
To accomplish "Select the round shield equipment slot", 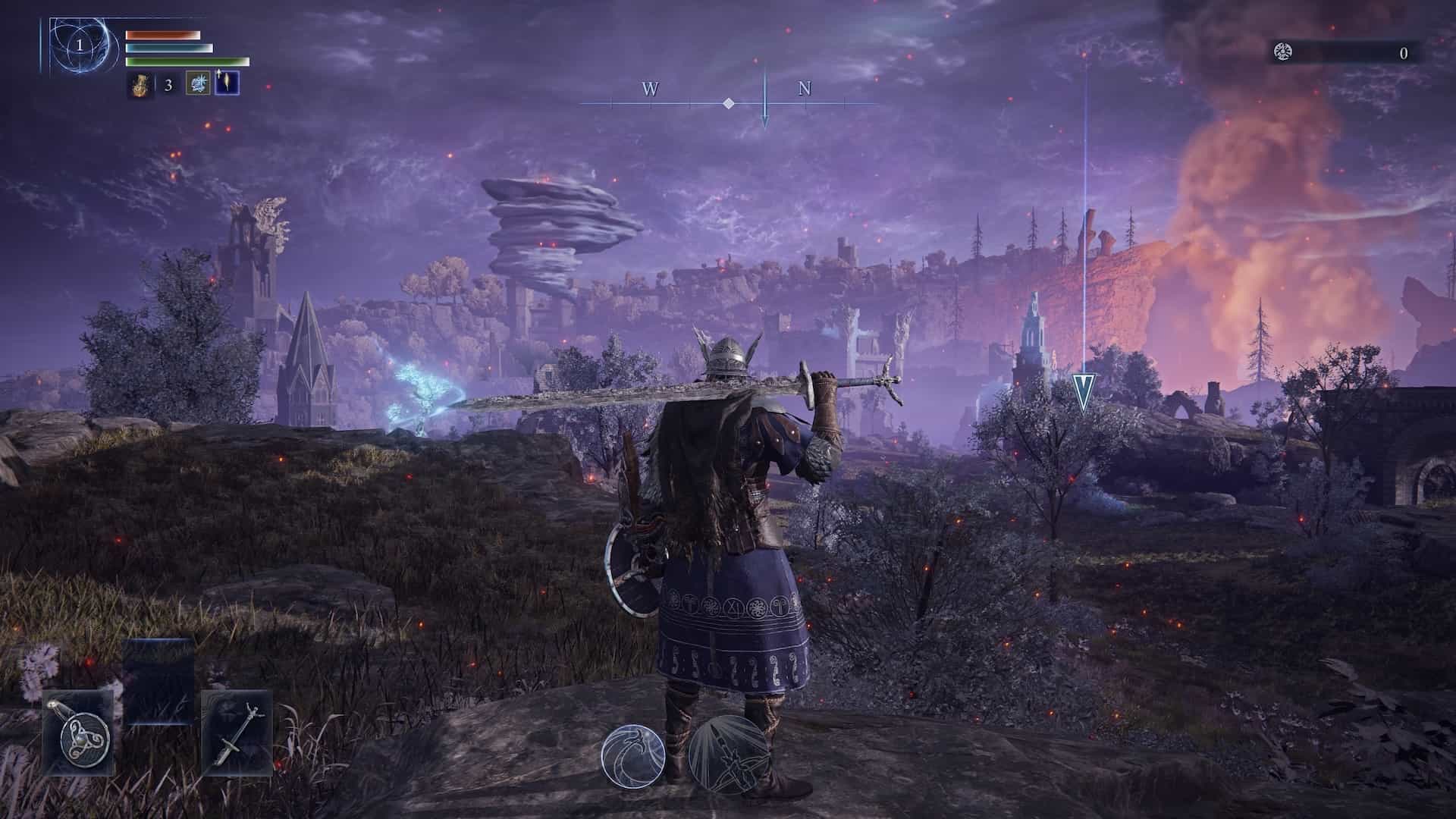I will click(78, 733).
